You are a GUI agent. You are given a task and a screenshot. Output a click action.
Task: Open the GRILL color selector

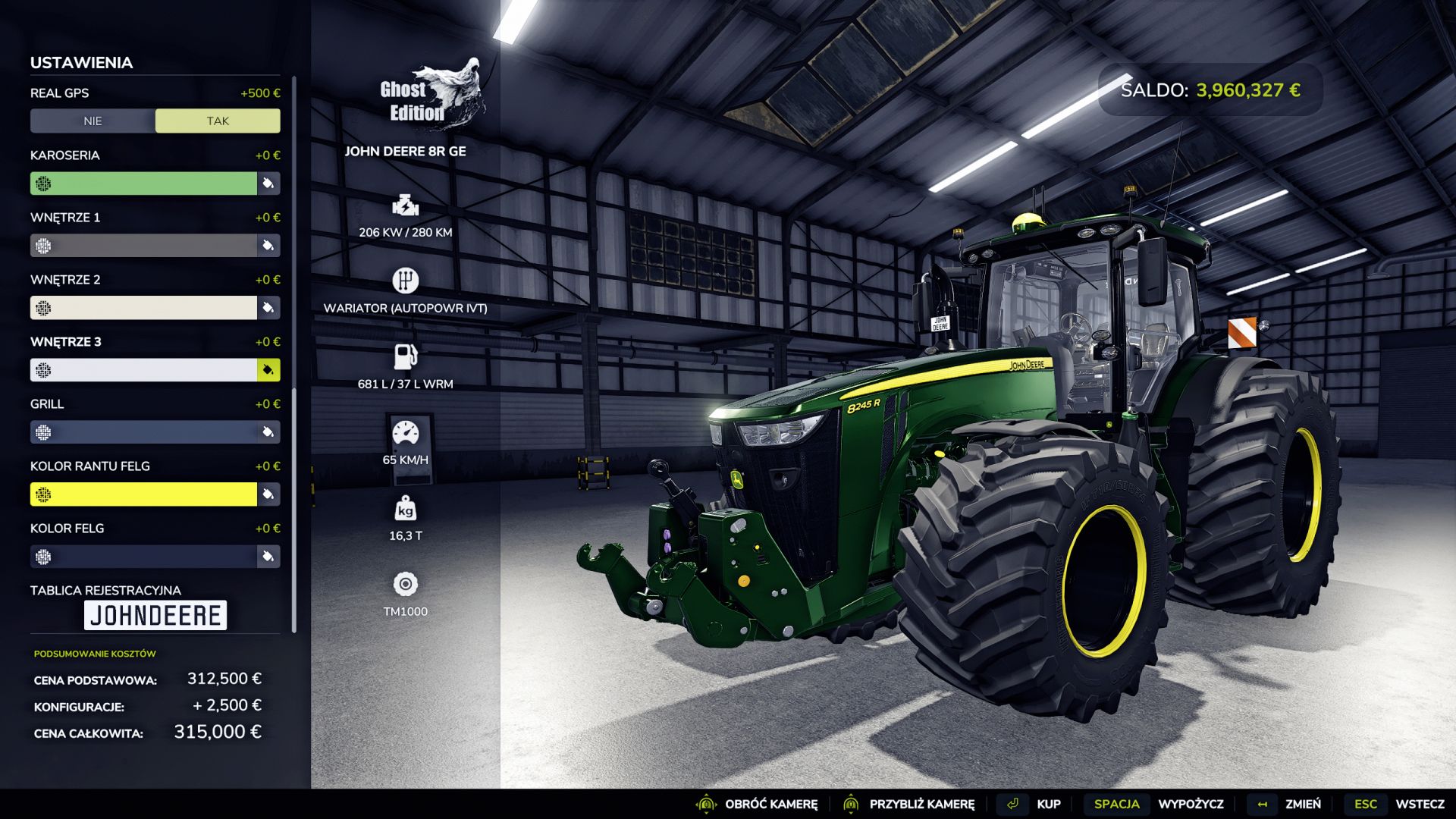[267, 431]
